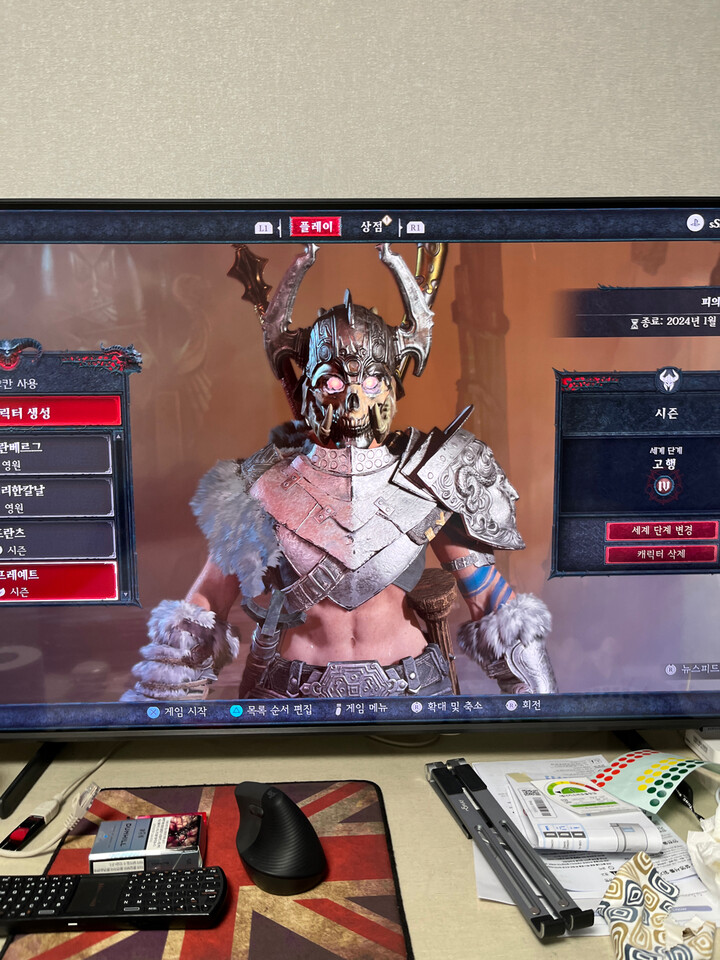
Task: Switch to the 플레이 tab
Action: click(x=315, y=226)
